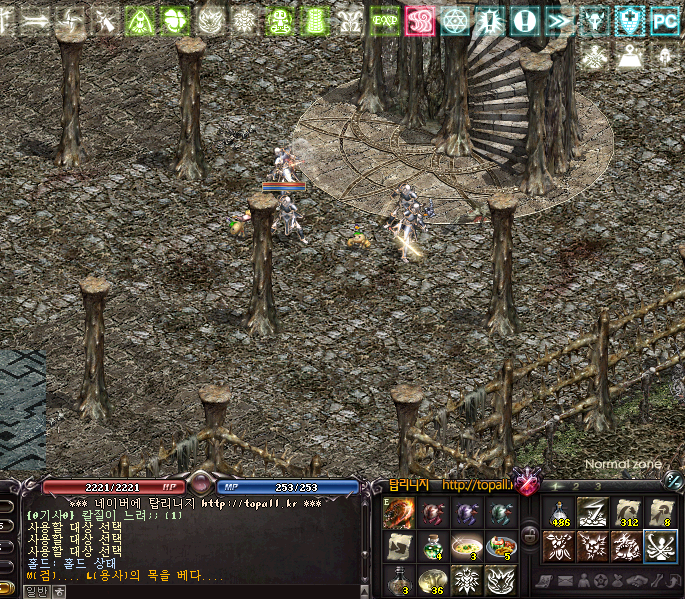Click the PC buff icon
The image size is (685, 599).
tap(665, 21)
